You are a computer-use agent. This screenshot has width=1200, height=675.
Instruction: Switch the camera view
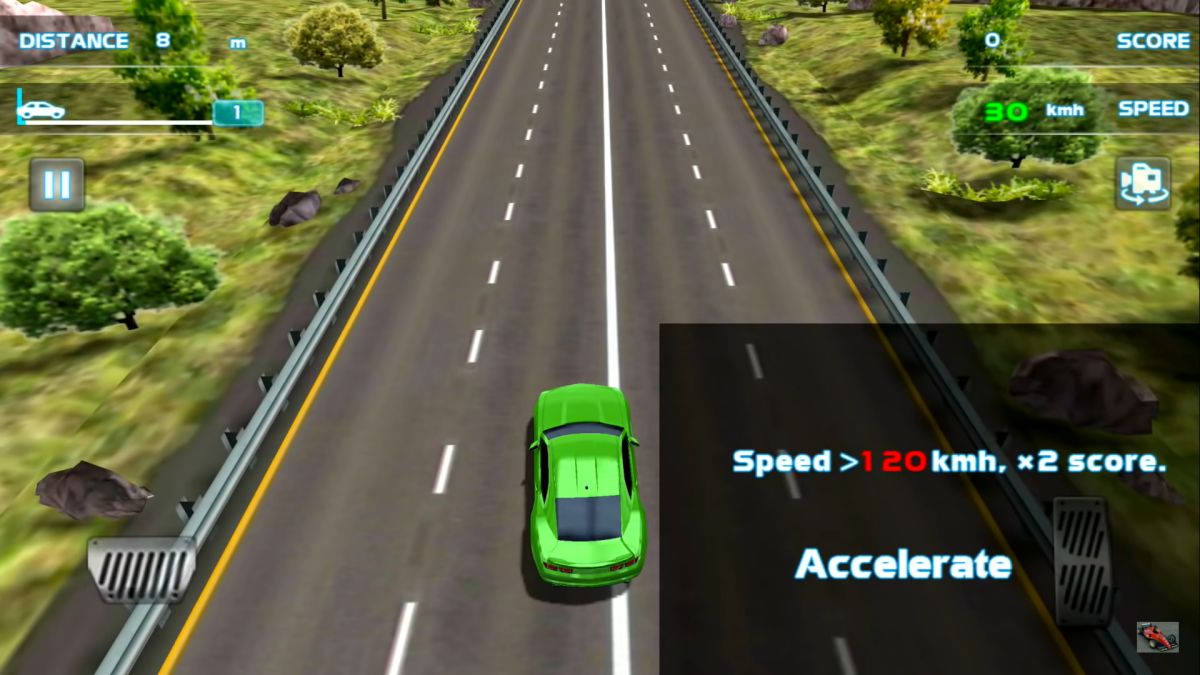click(1143, 183)
